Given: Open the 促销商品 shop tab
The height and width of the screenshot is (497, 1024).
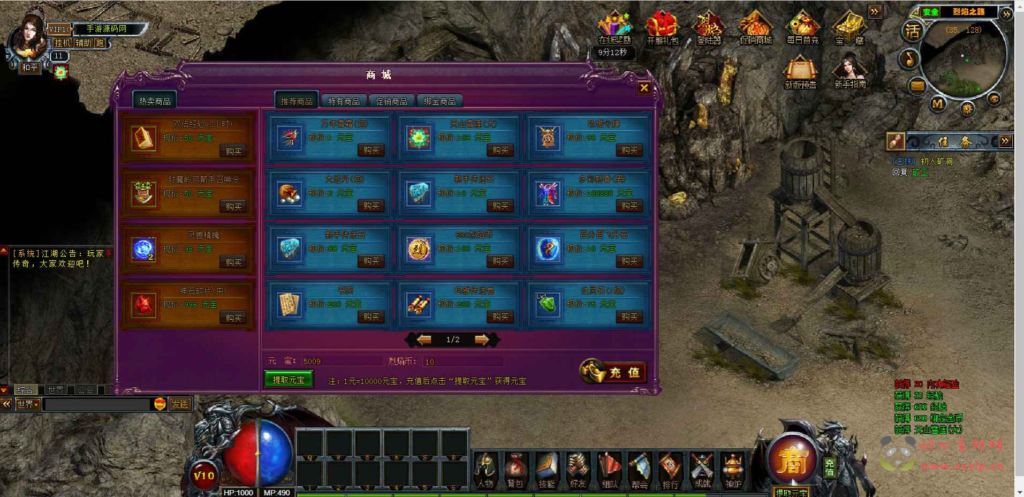Looking at the screenshot, I should 391,100.
